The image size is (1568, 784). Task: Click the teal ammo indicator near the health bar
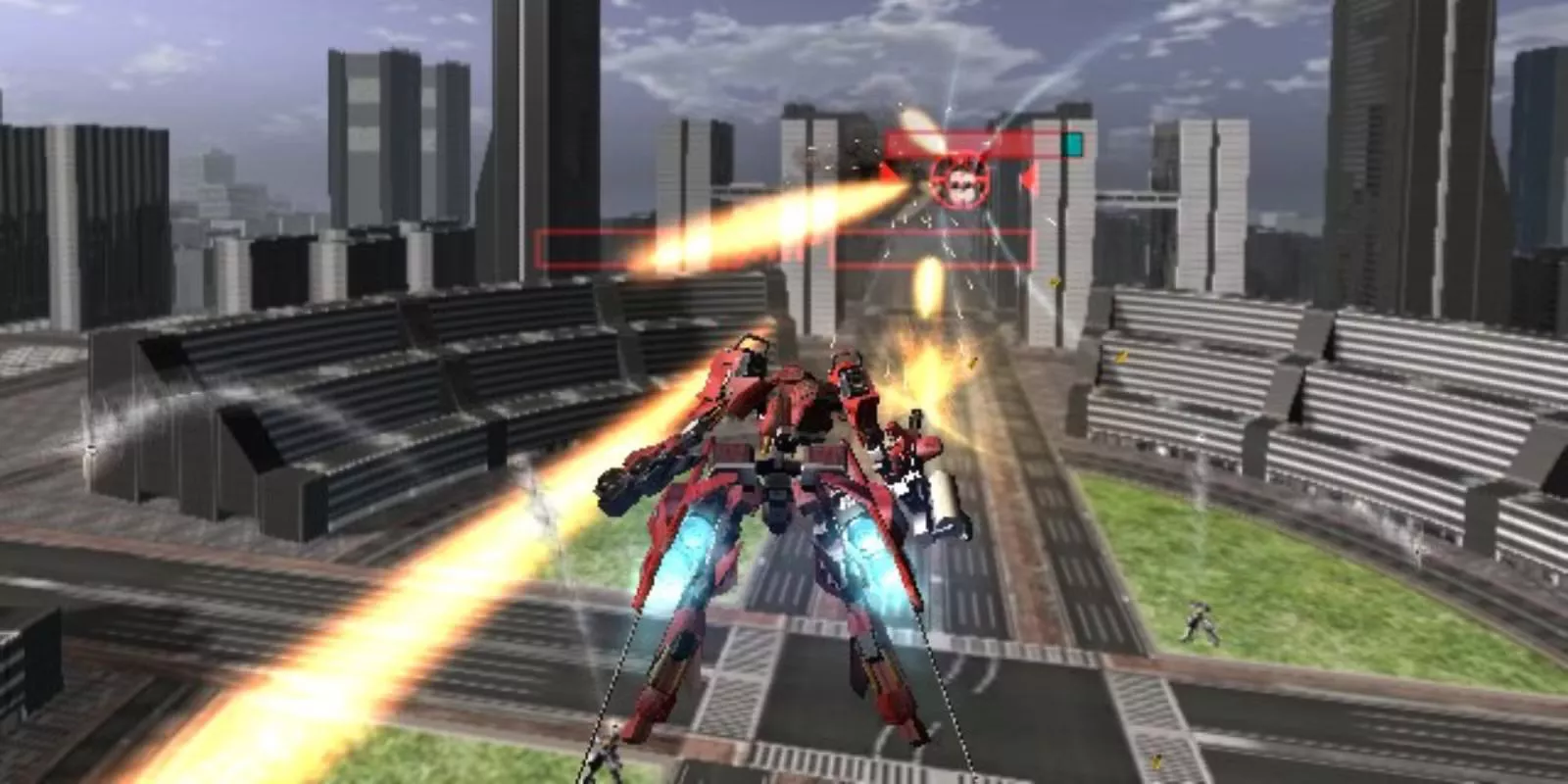(x=1073, y=144)
